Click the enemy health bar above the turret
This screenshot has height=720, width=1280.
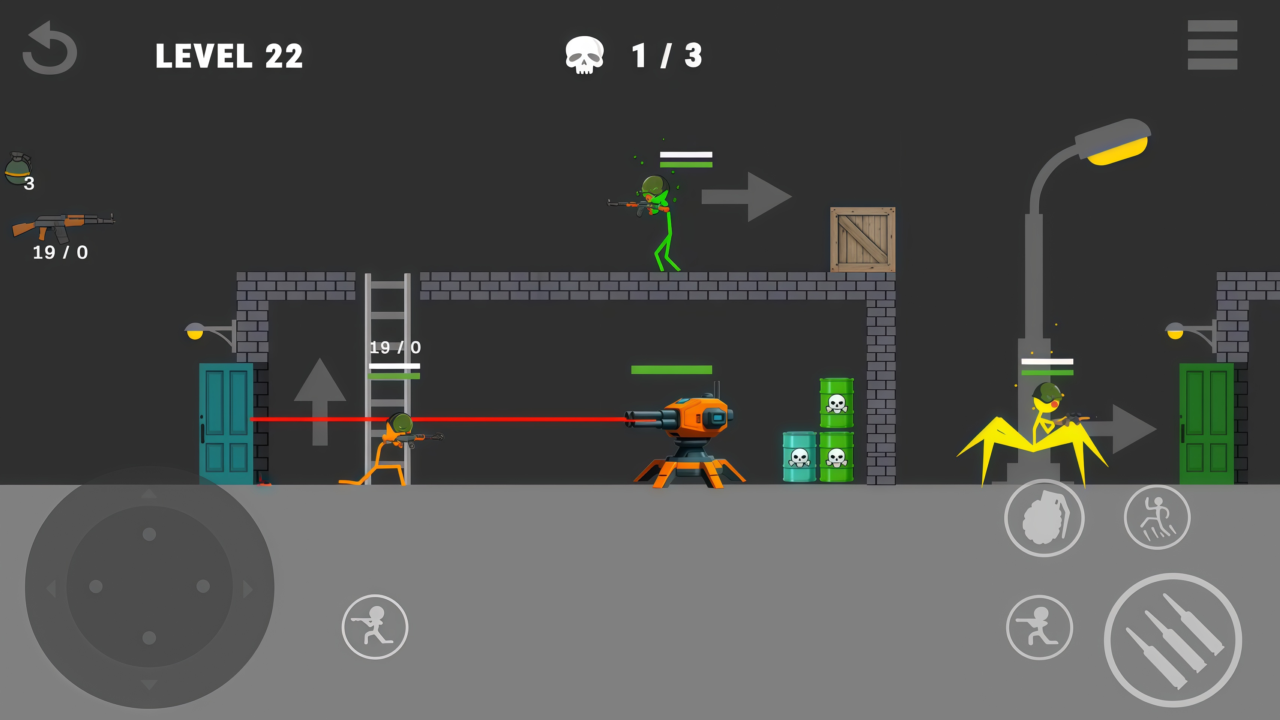670,370
